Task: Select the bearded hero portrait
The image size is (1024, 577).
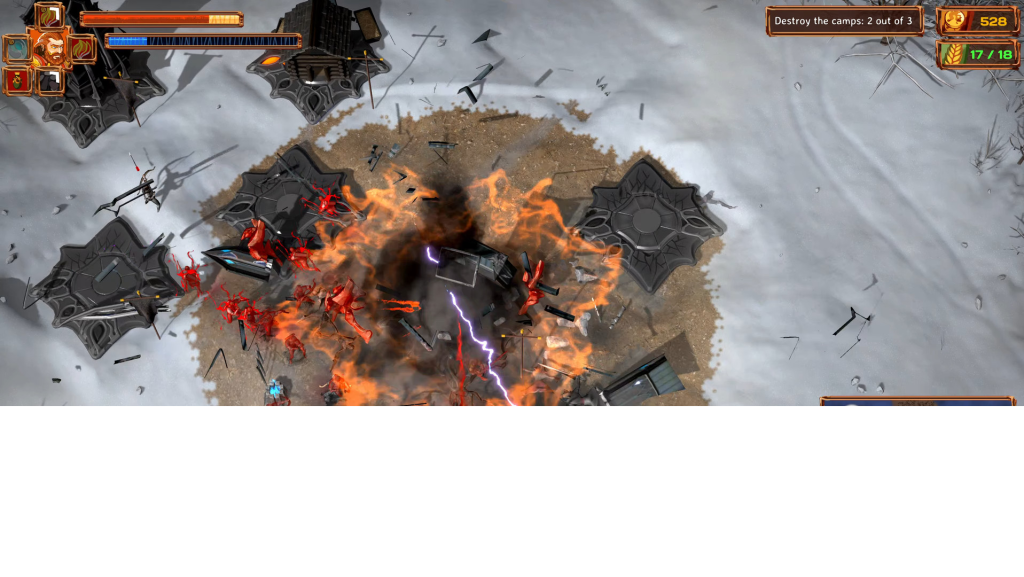Action: pyautogui.click(x=49, y=47)
